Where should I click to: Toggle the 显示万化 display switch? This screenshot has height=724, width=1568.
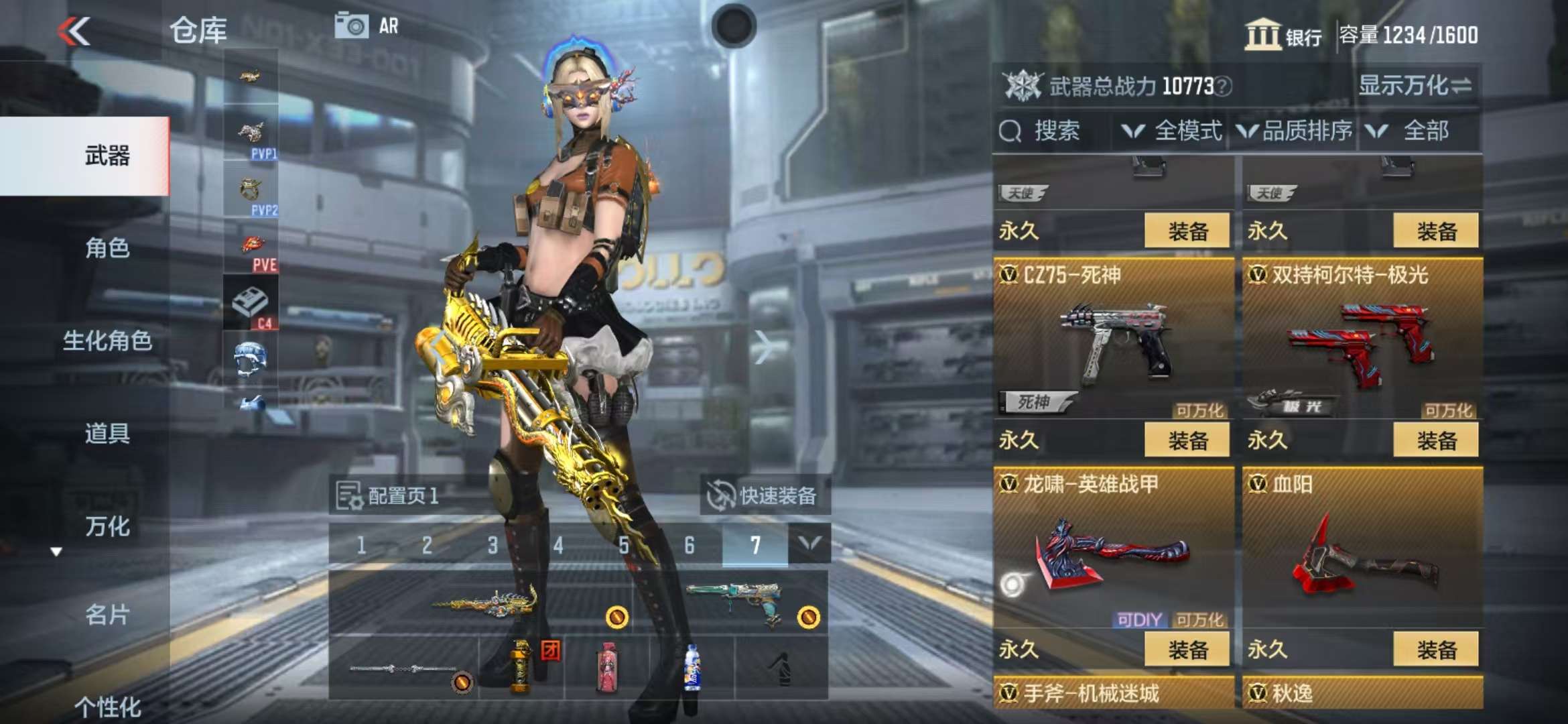pyautogui.click(x=1415, y=86)
